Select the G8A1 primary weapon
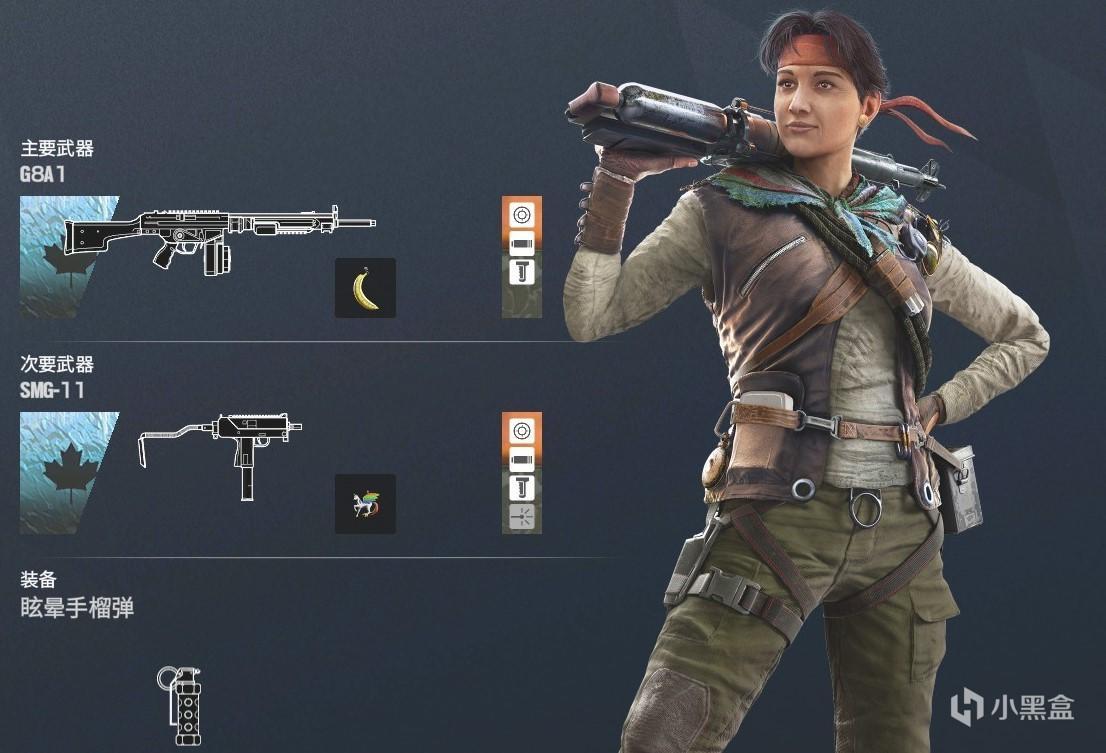1106x753 pixels. tap(220, 242)
